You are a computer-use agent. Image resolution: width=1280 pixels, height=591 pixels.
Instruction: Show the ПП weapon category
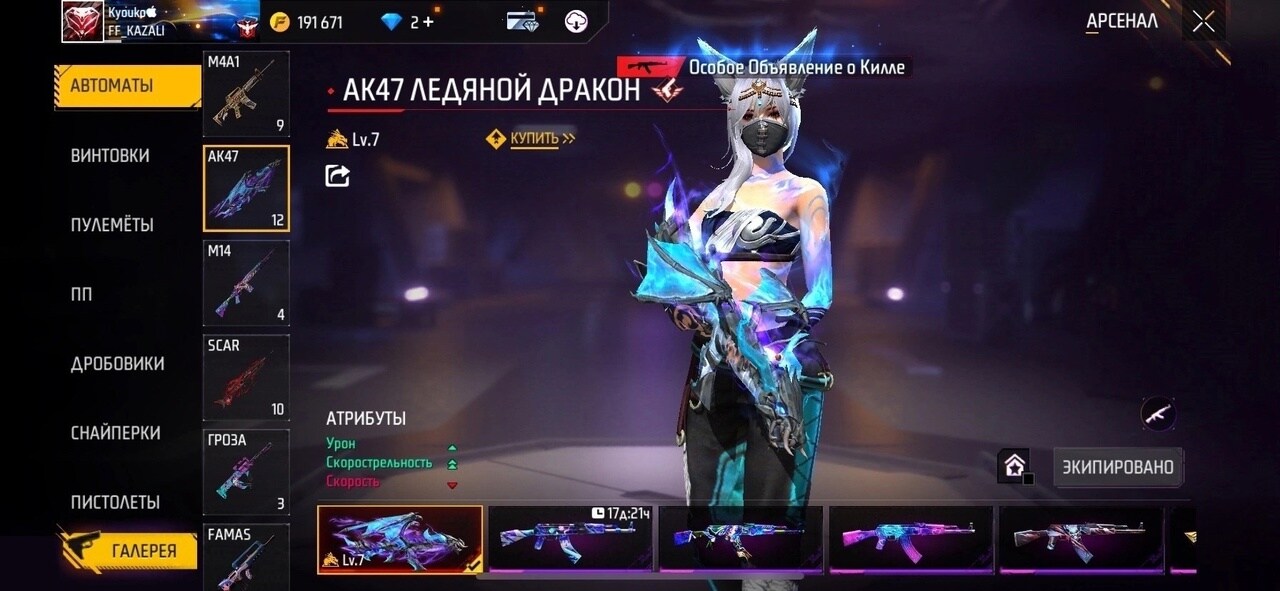tap(81, 295)
